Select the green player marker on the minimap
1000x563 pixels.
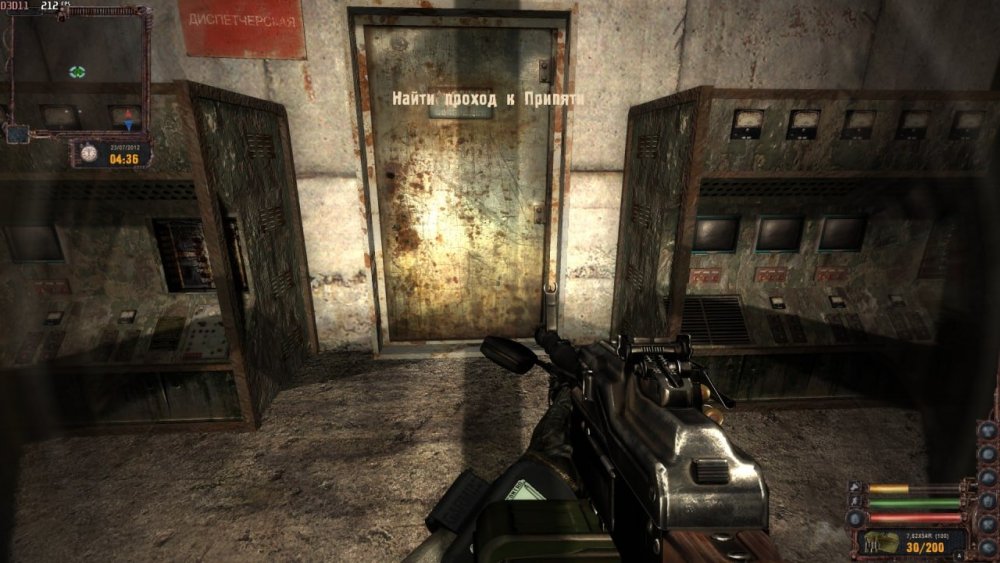click(x=77, y=71)
